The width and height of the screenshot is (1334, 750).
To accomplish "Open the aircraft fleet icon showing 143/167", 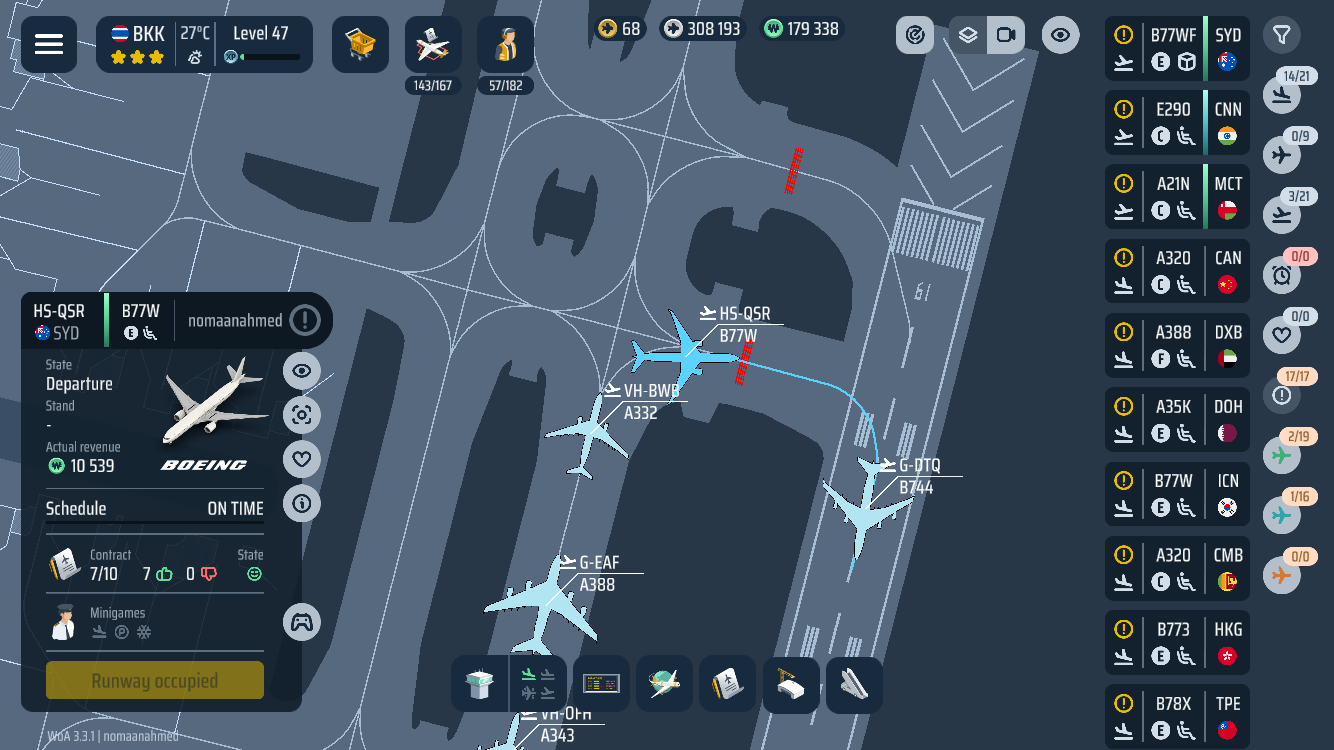I will [433, 45].
